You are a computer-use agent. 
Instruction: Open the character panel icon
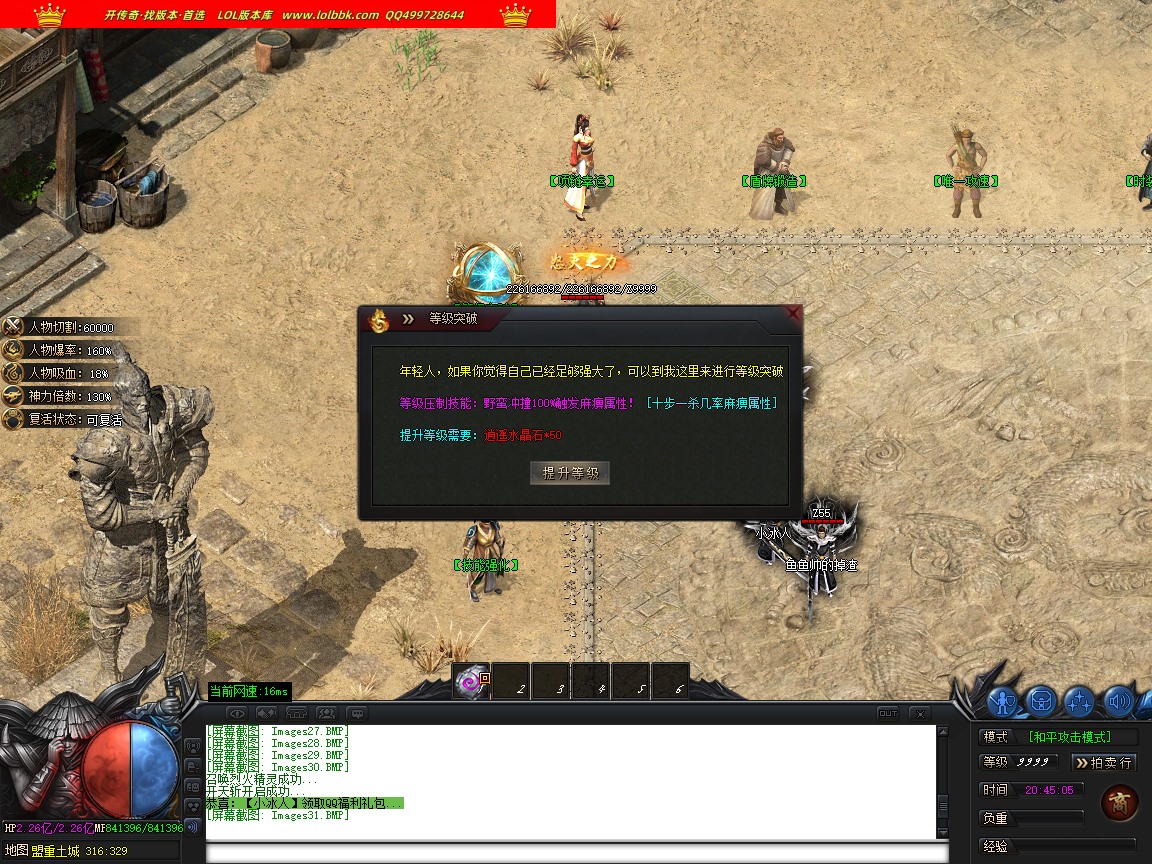(1003, 701)
